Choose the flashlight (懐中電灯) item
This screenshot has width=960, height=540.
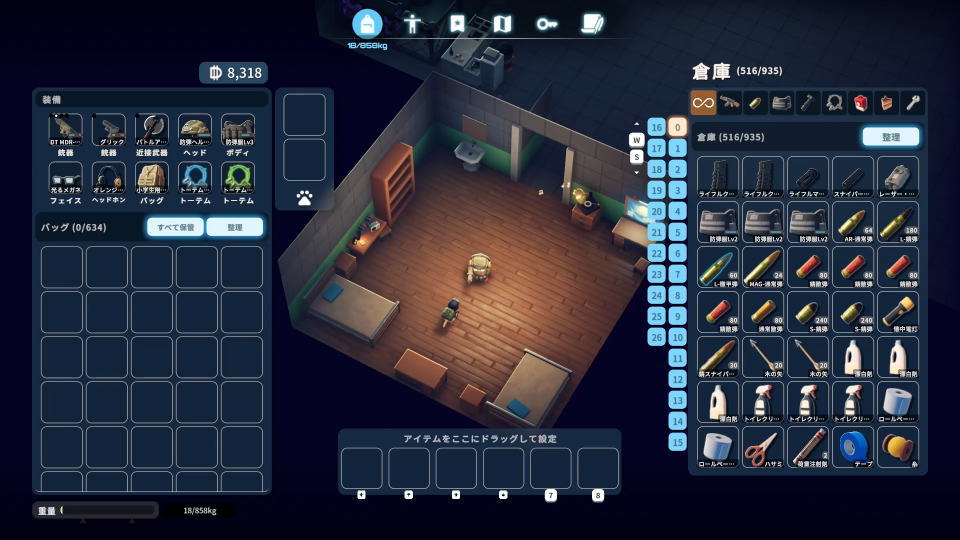pos(898,312)
